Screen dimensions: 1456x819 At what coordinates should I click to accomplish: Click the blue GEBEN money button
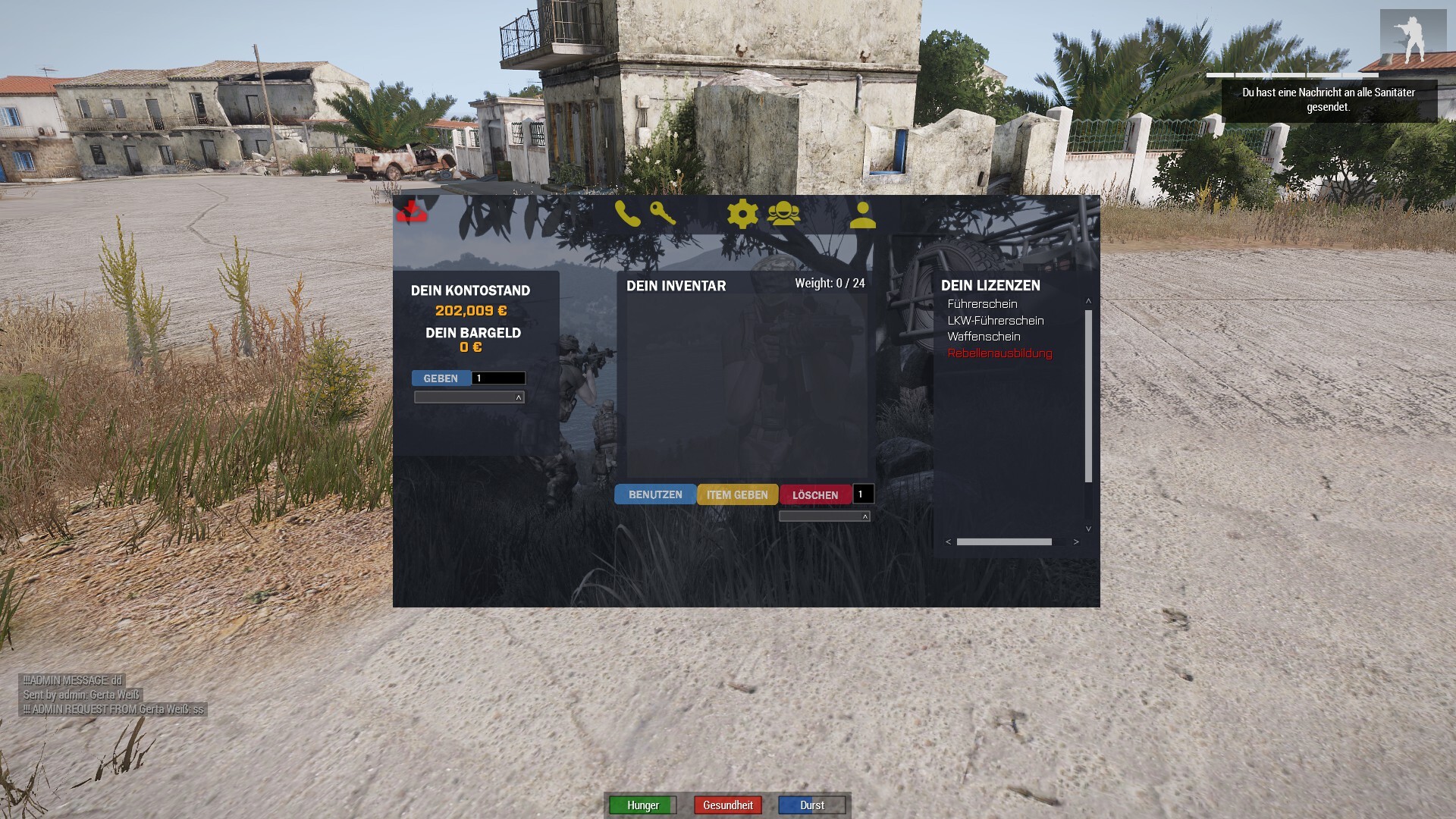(x=441, y=378)
